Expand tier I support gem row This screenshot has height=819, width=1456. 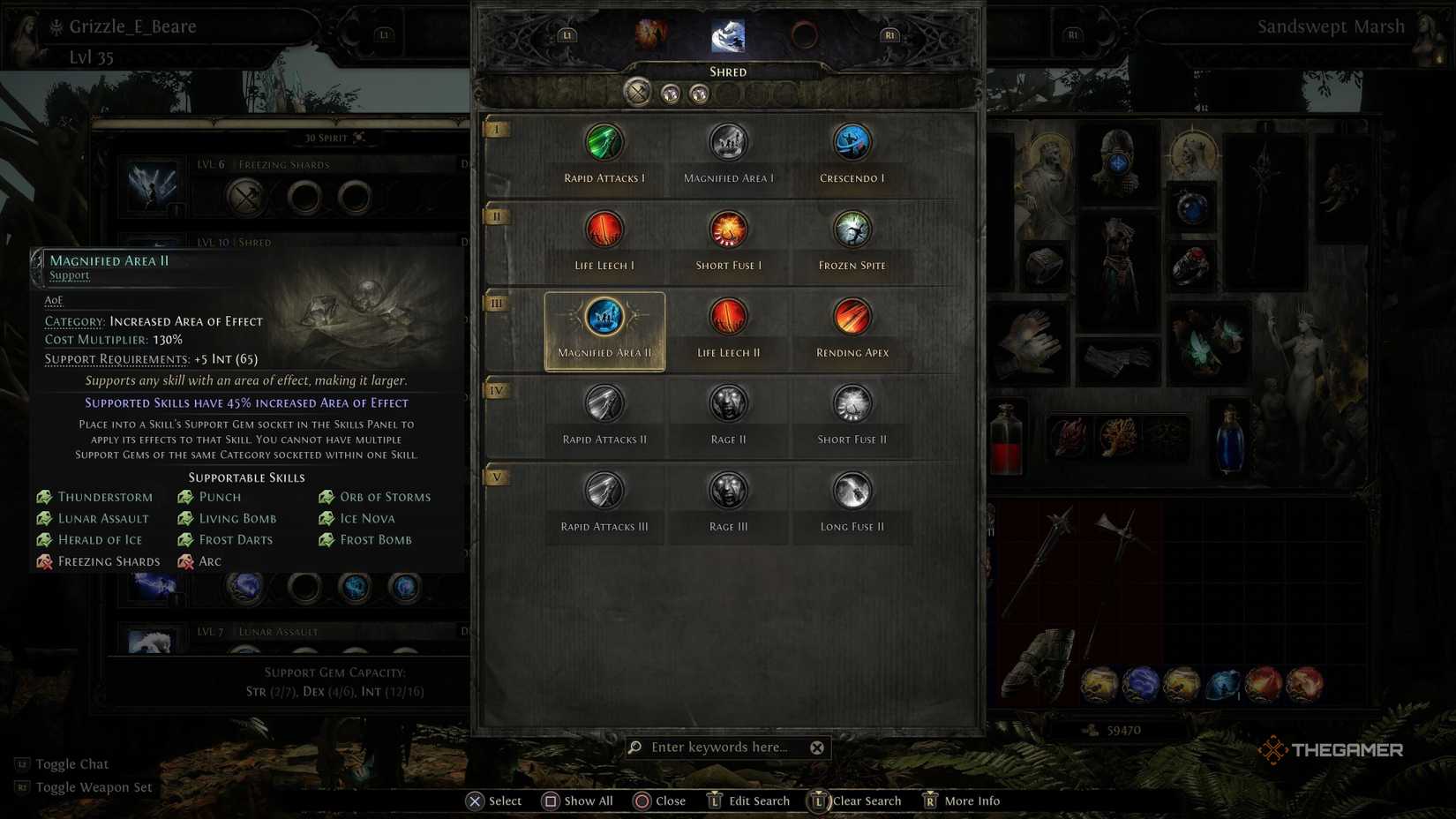(x=497, y=129)
